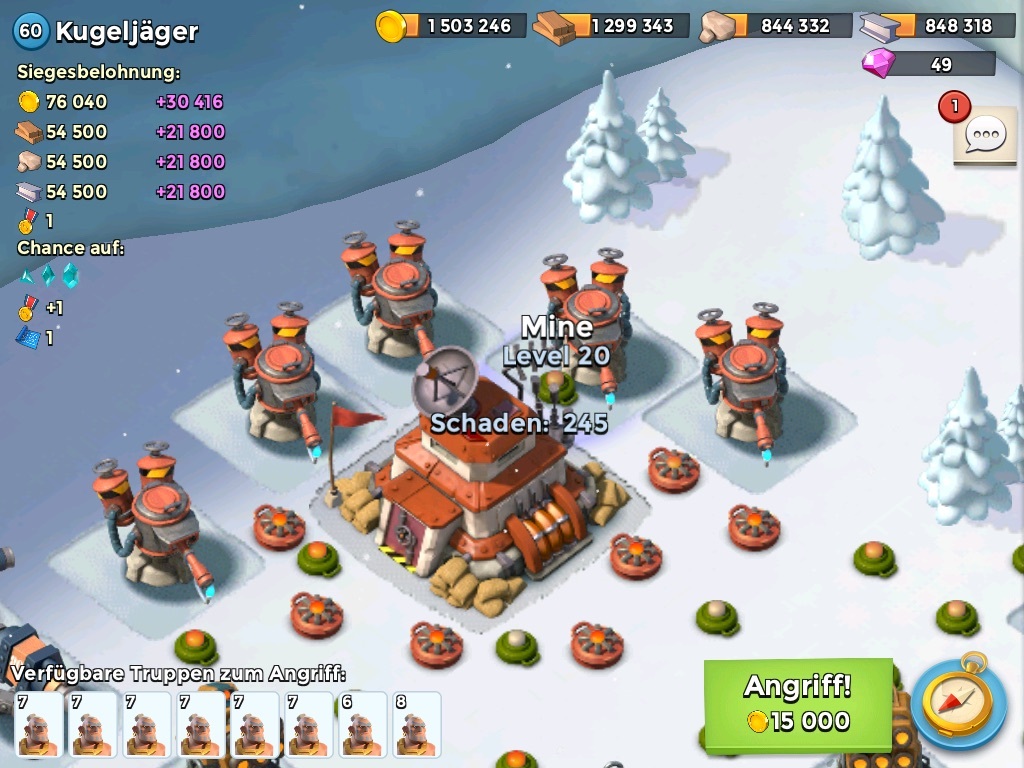Tap the purple diamond currency counter
Image resolution: width=1024 pixels, height=768 pixels.
[928, 64]
